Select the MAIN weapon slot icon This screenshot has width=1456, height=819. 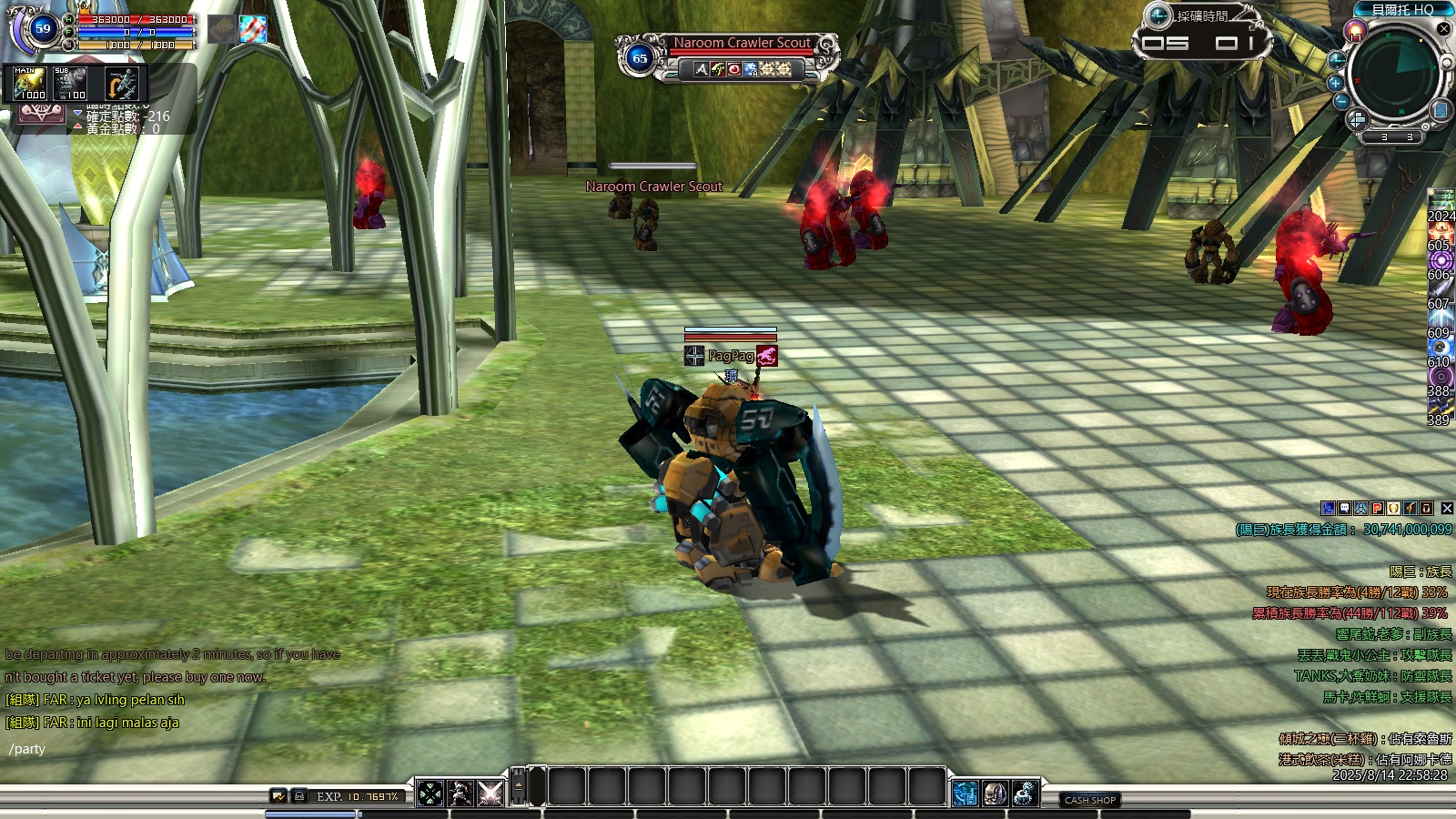pyautogui.click(x=30, y=84)
